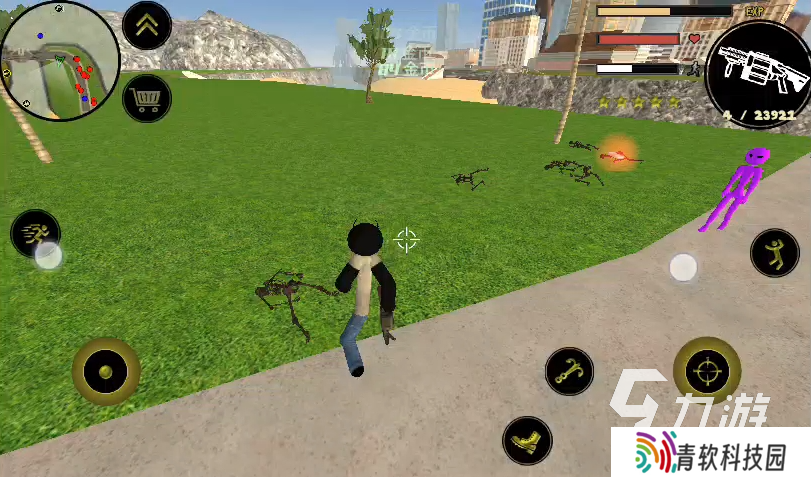The height and width of the screenshot is (477, 811).
Task: Open the circular minimap
Action: (60, 61)
